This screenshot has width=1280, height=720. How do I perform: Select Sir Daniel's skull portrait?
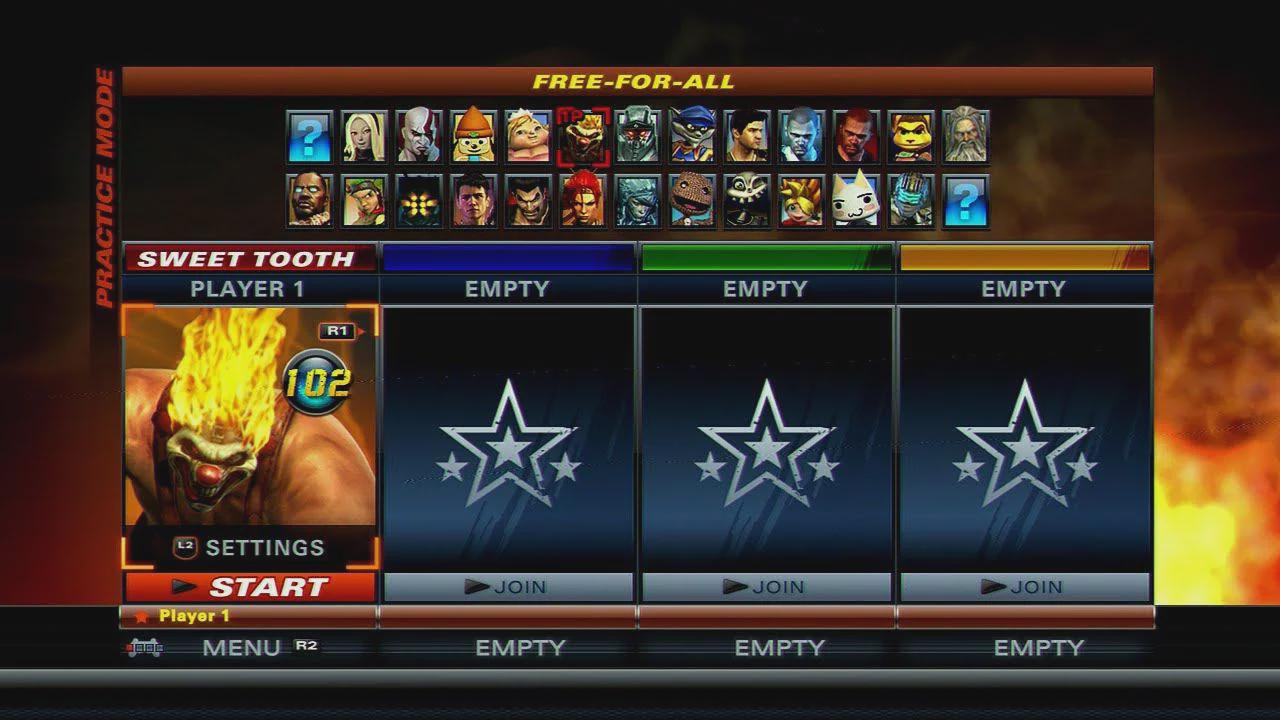(x=747, y=201)
